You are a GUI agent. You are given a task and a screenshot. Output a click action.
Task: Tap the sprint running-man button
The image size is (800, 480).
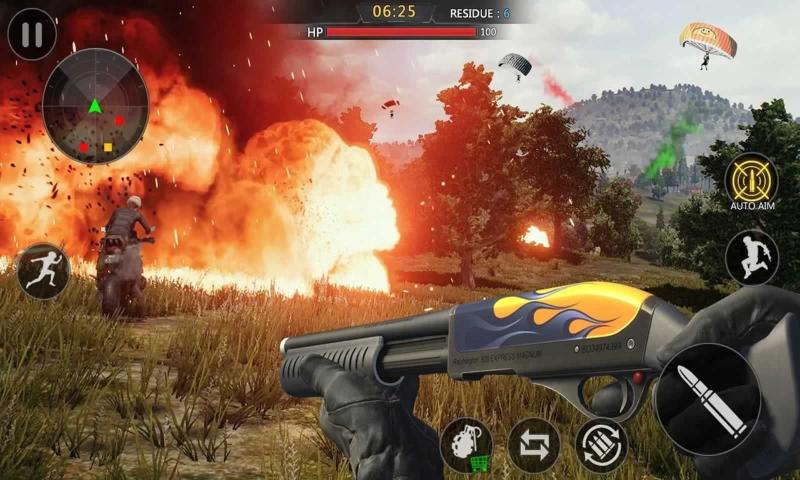click(43, 270)
